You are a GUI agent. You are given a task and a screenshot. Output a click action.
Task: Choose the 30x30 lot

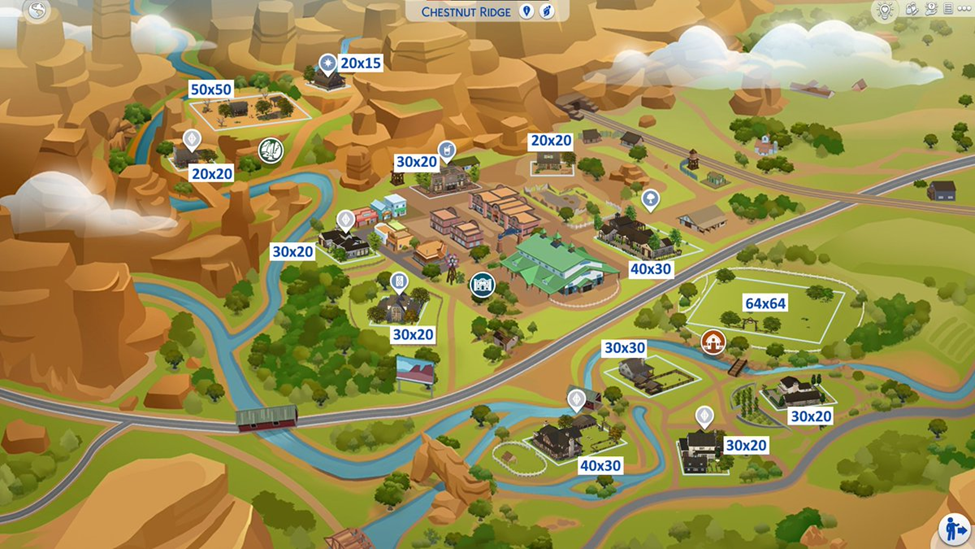624,348
